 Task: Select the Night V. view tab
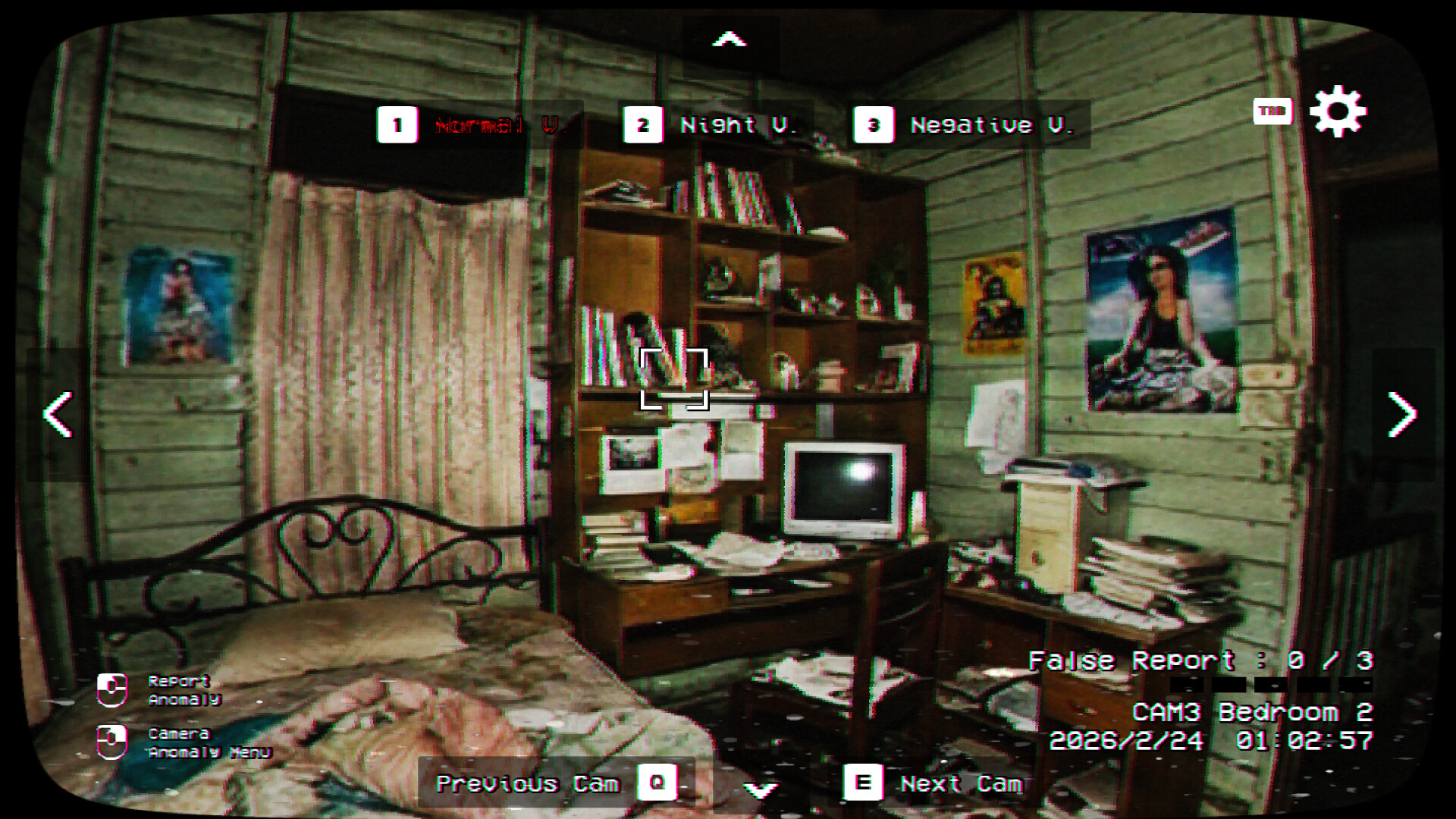[x=739, y=125]
